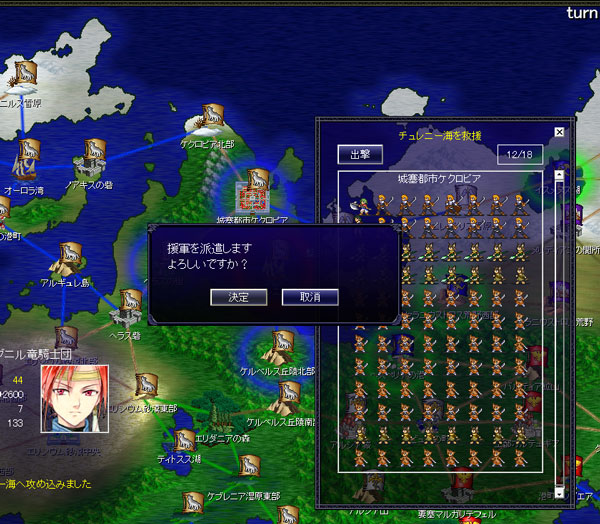600x524 pixels.
Task: Select the green-haired axe unit in the list
Action: [x=361, y=204]
